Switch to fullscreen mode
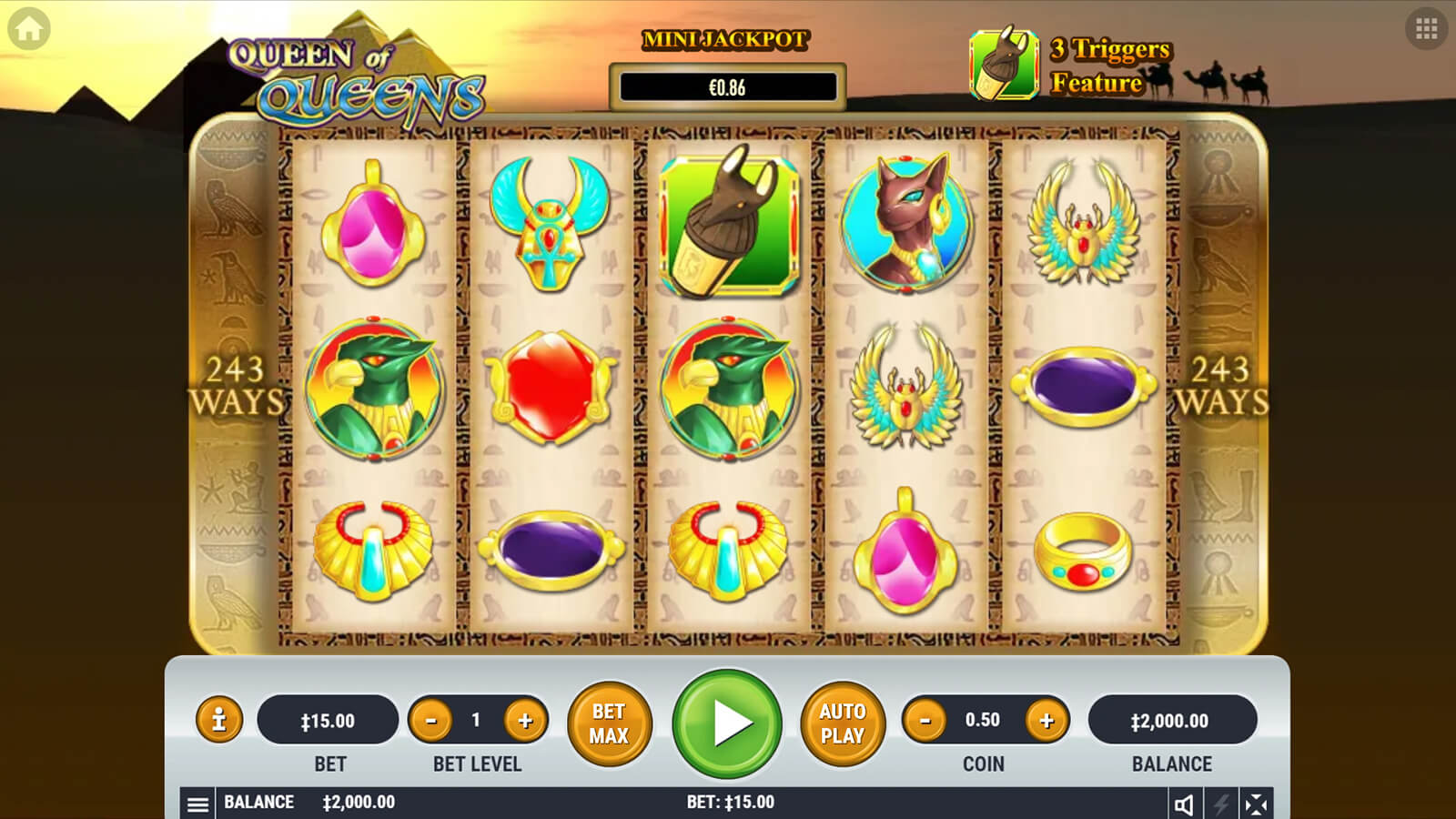Viewport: 1456px width, 819px height. (1256, 804)
